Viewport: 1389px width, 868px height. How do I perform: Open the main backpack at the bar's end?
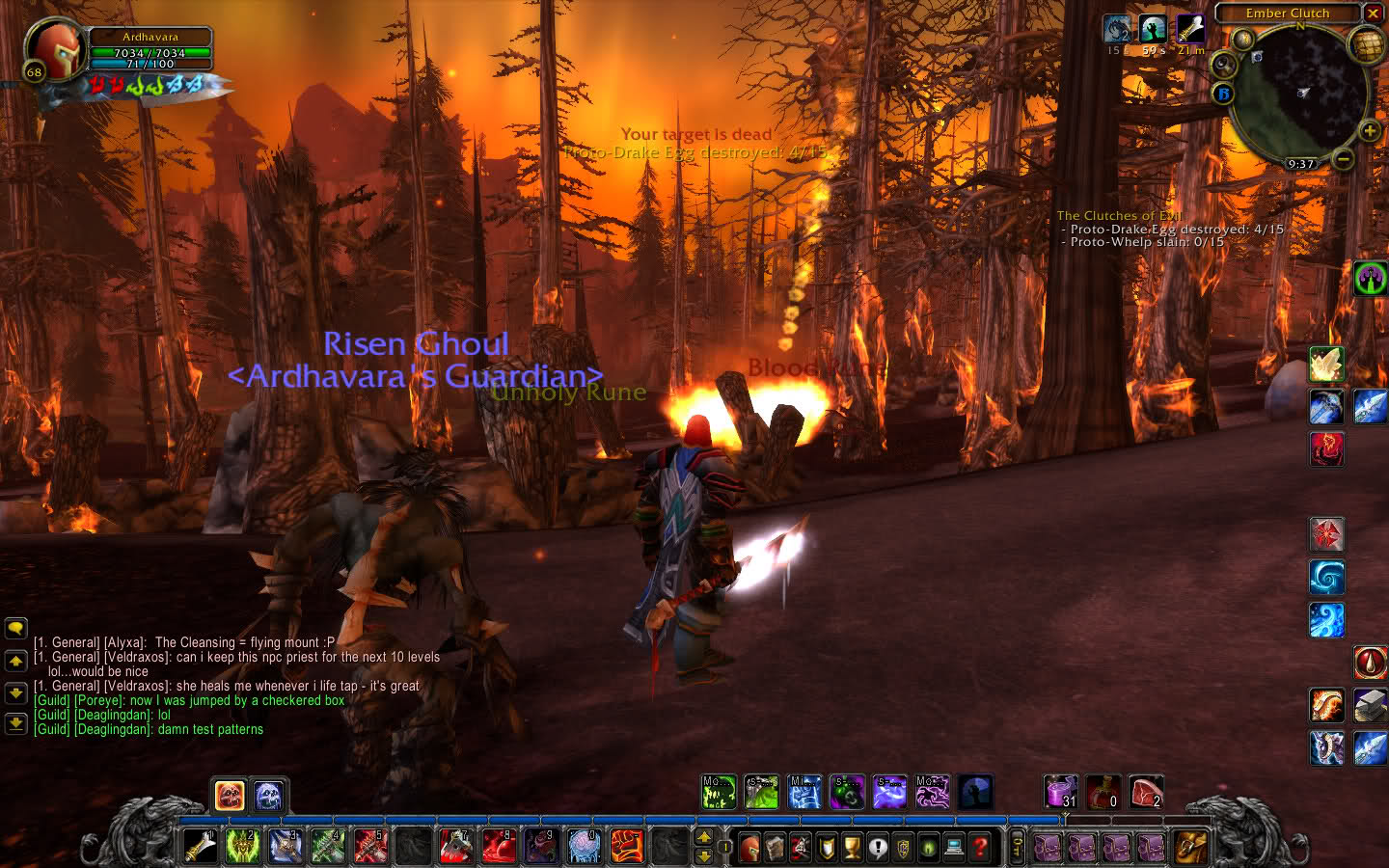[x=1189, y=848]
